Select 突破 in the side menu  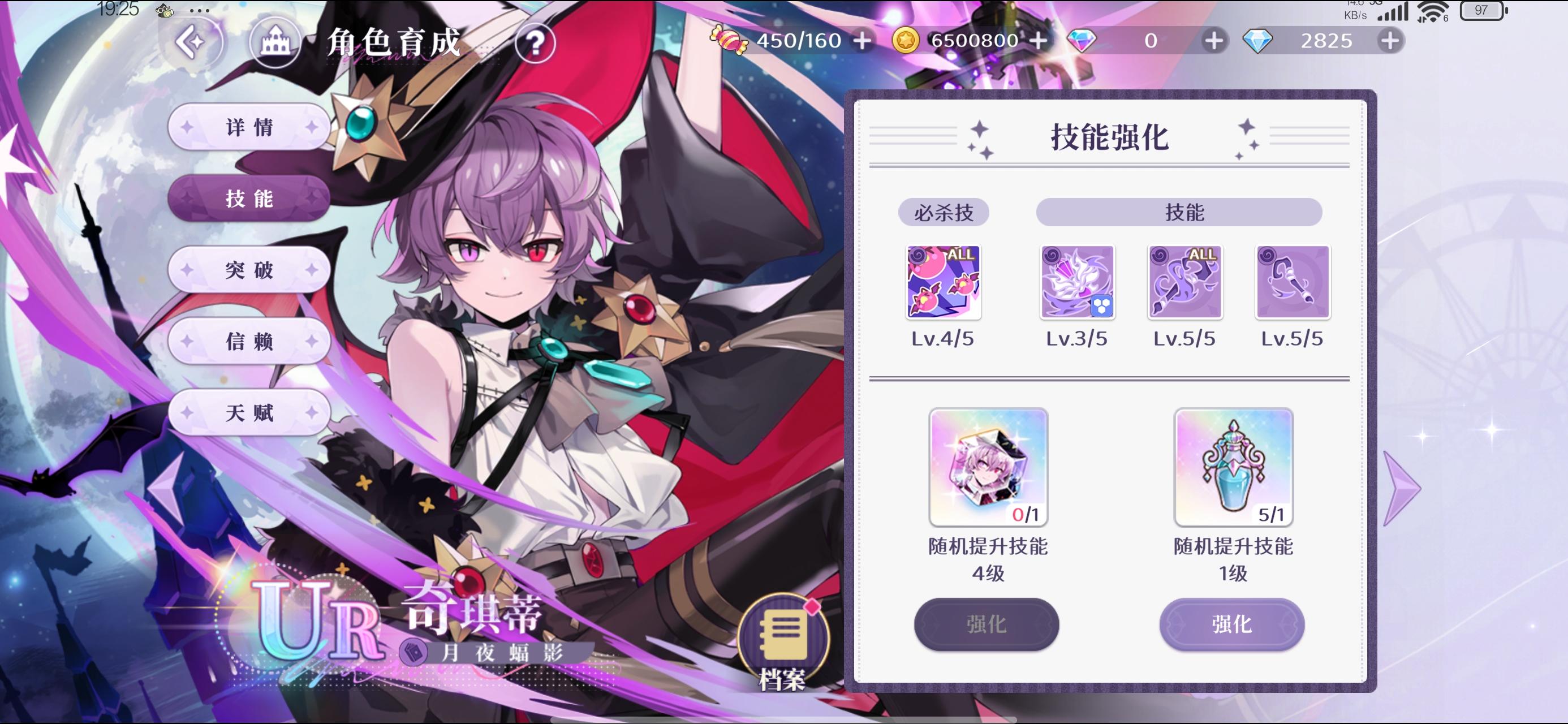coord(249,270)
